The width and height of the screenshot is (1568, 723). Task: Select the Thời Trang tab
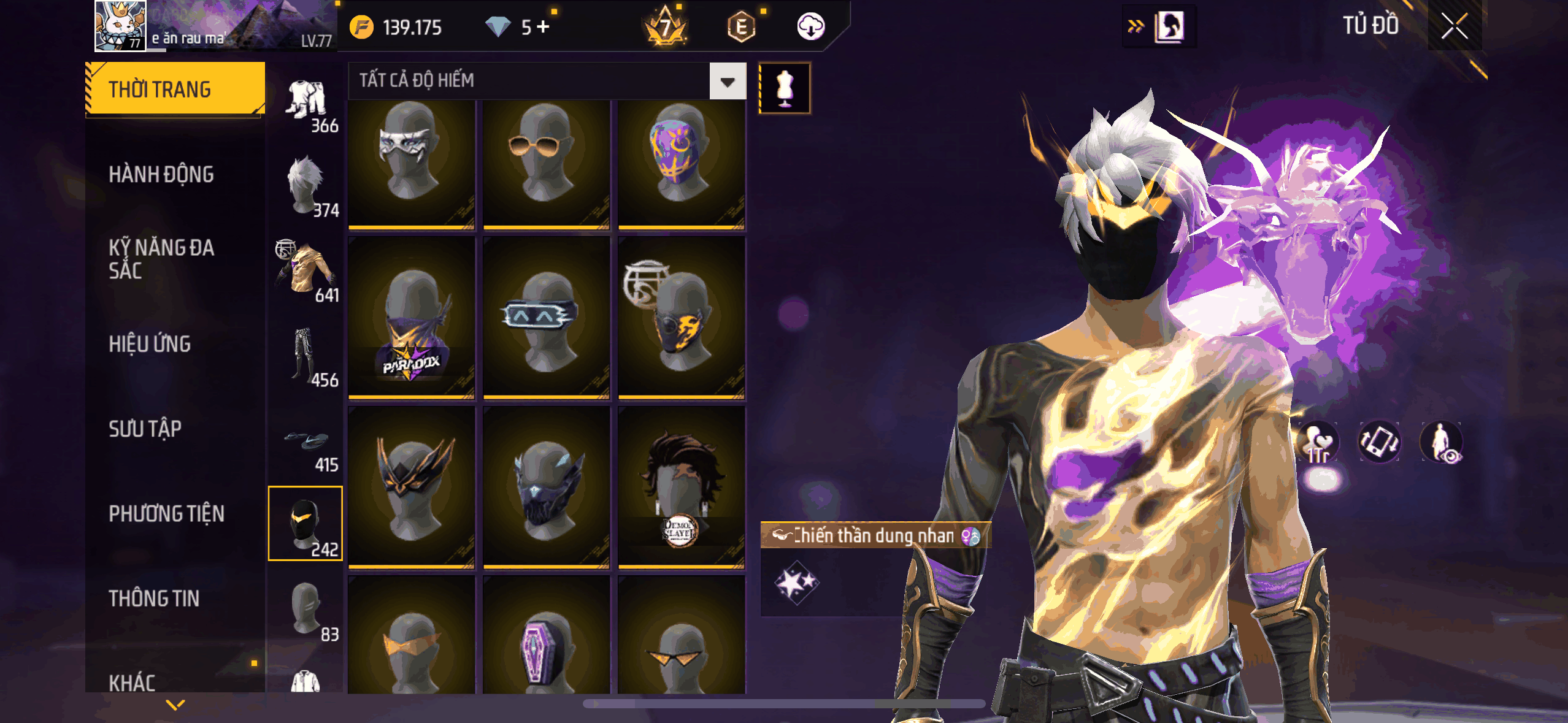174,89
